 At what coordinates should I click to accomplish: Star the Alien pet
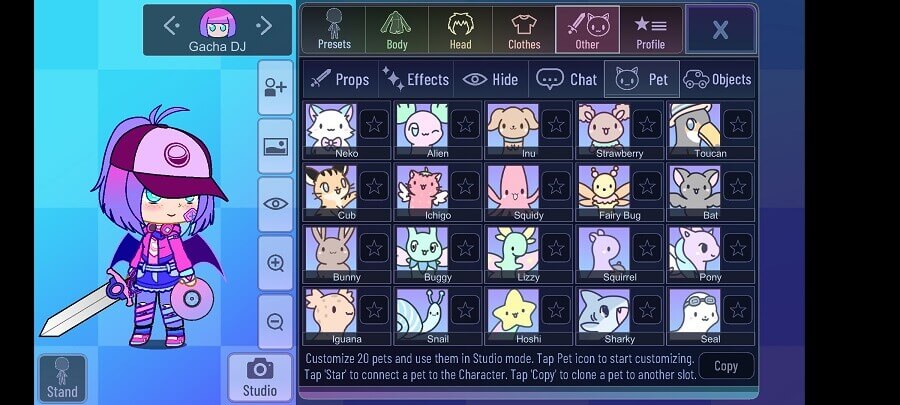click(x=465, y=124)
